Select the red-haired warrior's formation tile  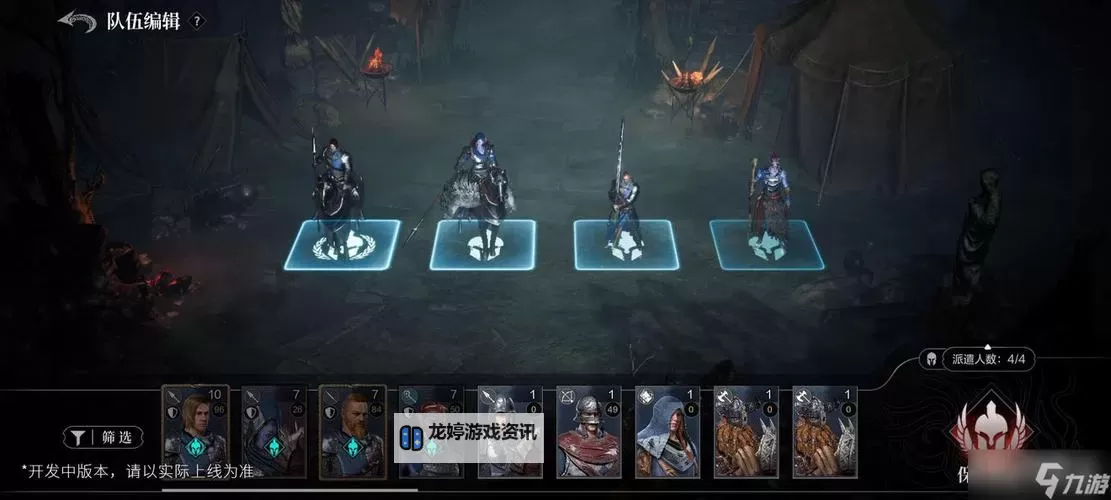pyautogui.click(x=766, y=245)
